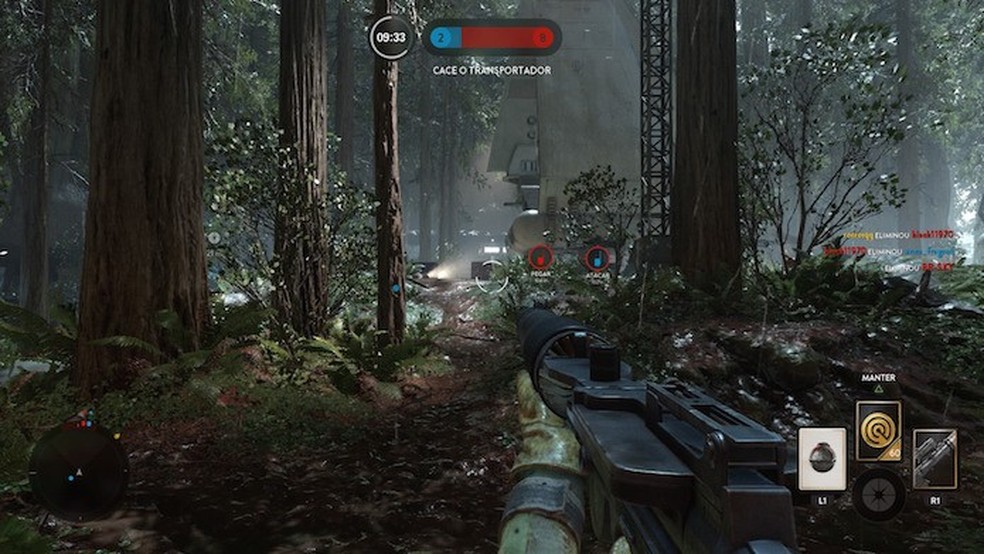Select the red Atacar objective marker
The height and width of the screenshot is (554, 984).
[597, 258]
